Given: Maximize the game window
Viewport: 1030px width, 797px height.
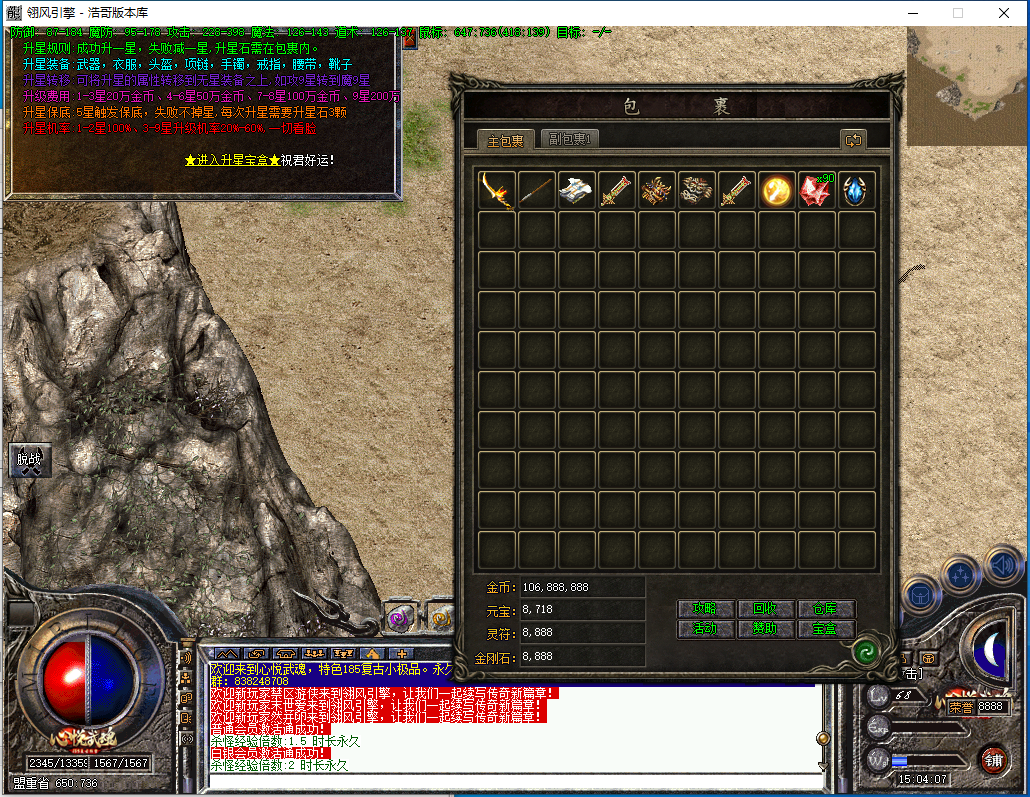Looking at the screenshot, I should [957, 13].
